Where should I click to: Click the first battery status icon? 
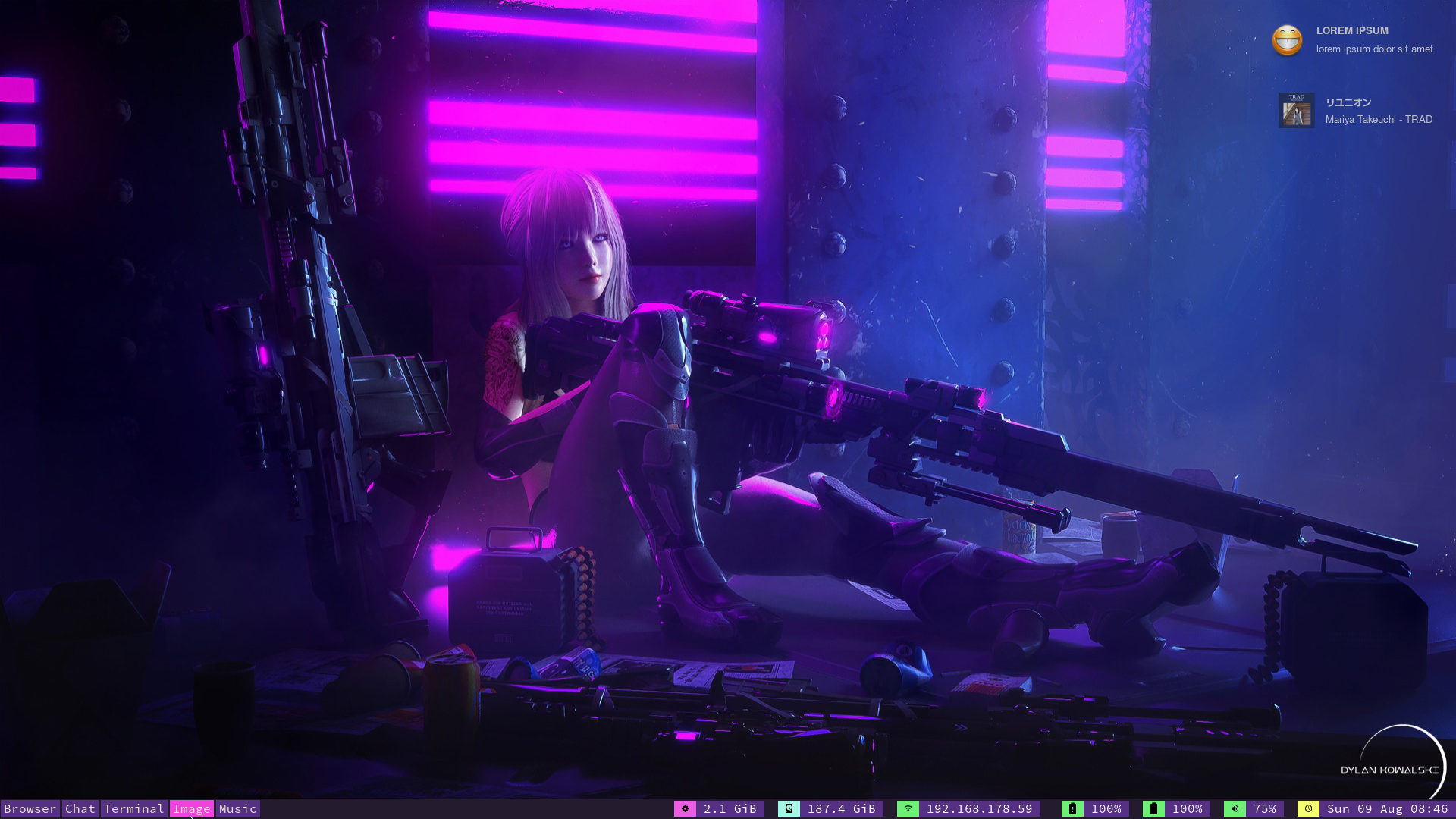tap(1073, 809)
